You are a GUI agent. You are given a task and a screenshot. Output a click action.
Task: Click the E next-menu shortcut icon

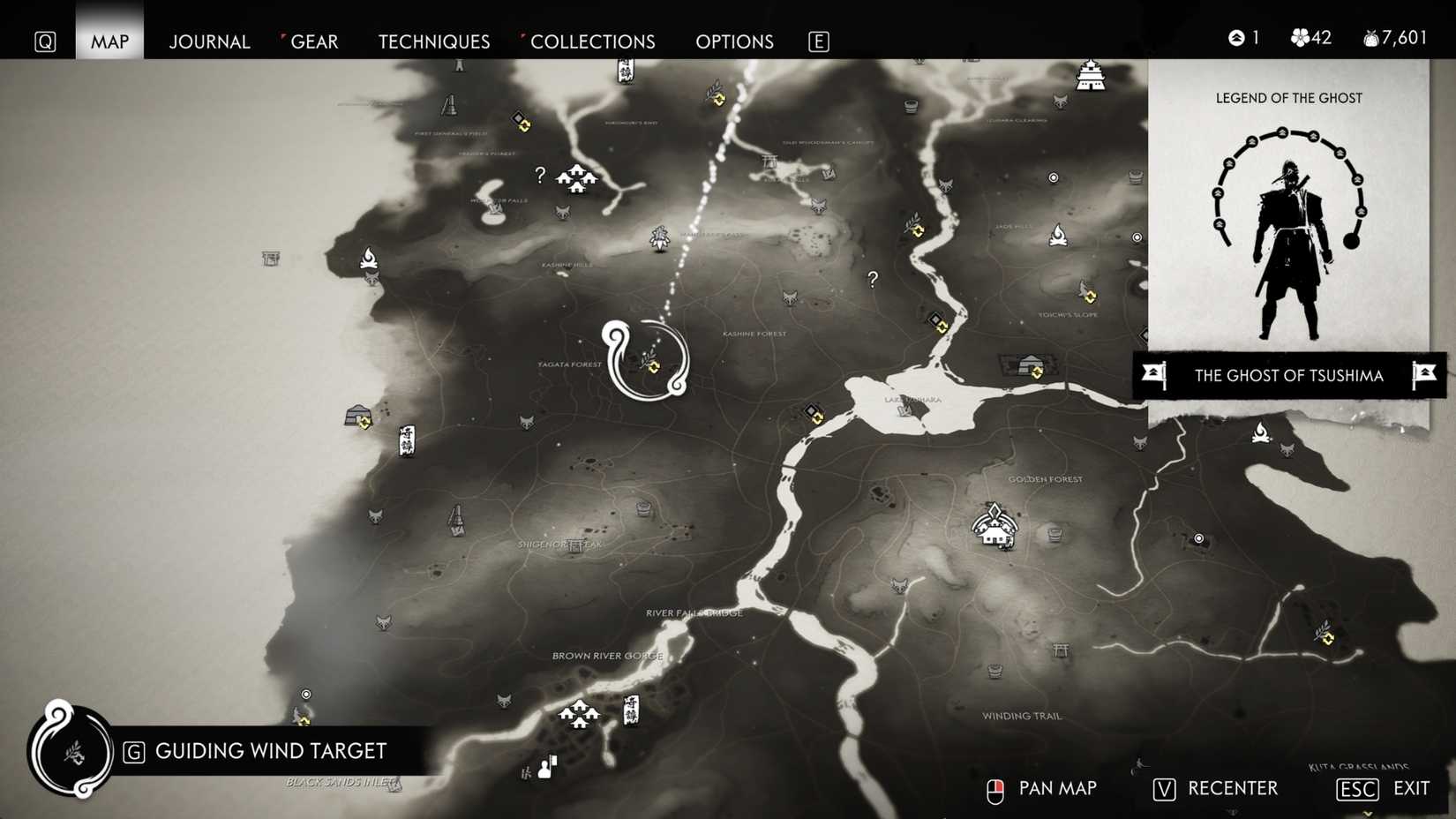coord(818,41)
